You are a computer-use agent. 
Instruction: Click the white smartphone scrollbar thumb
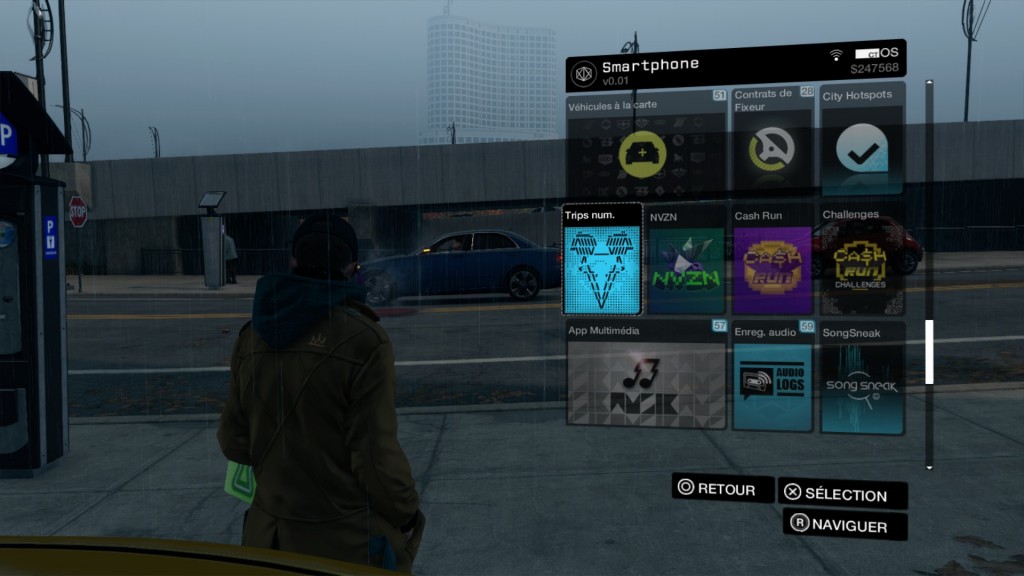pos(929,351)
